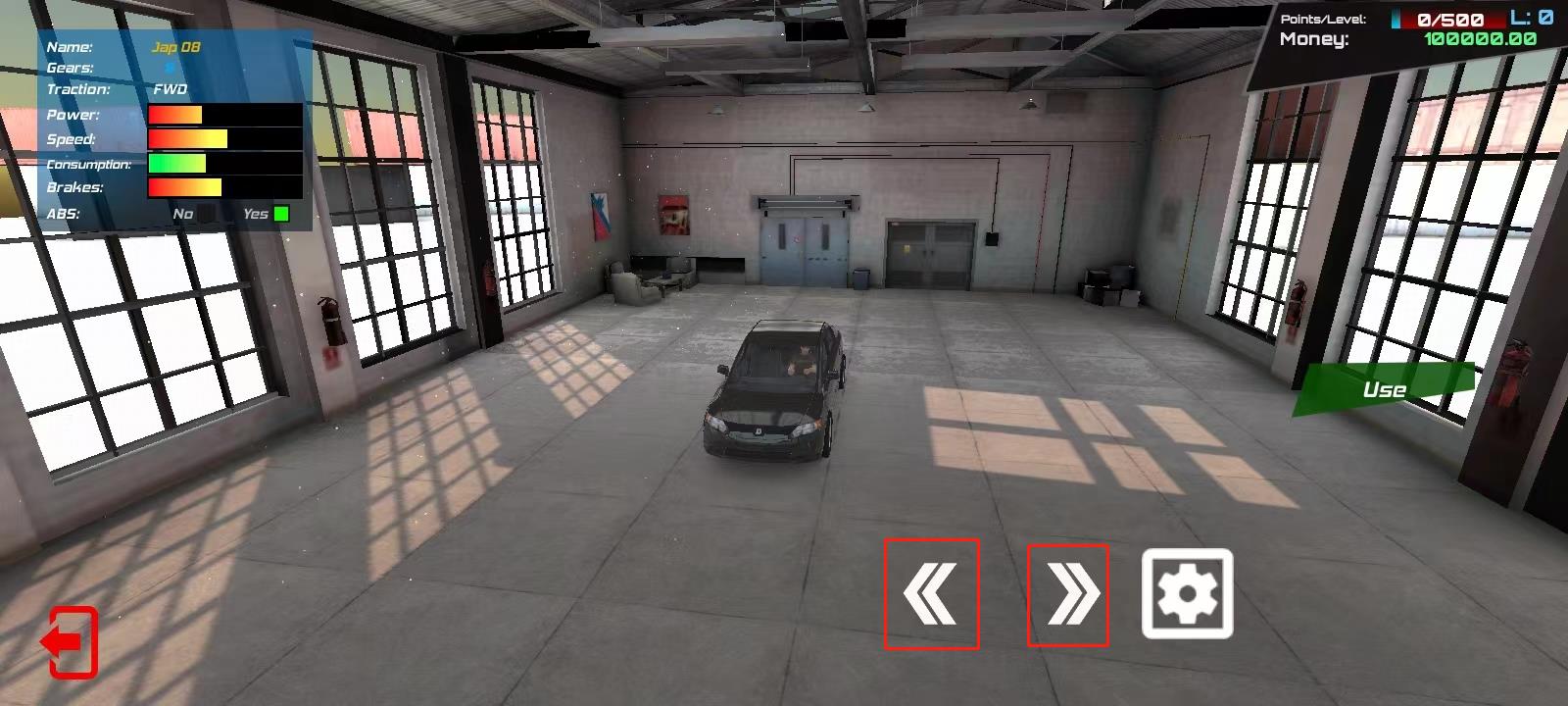Browse to the next vehicle with right chevrons
Image resolution: width=1568 pixels, height=706 pixels.
(x=1070, y=593)
